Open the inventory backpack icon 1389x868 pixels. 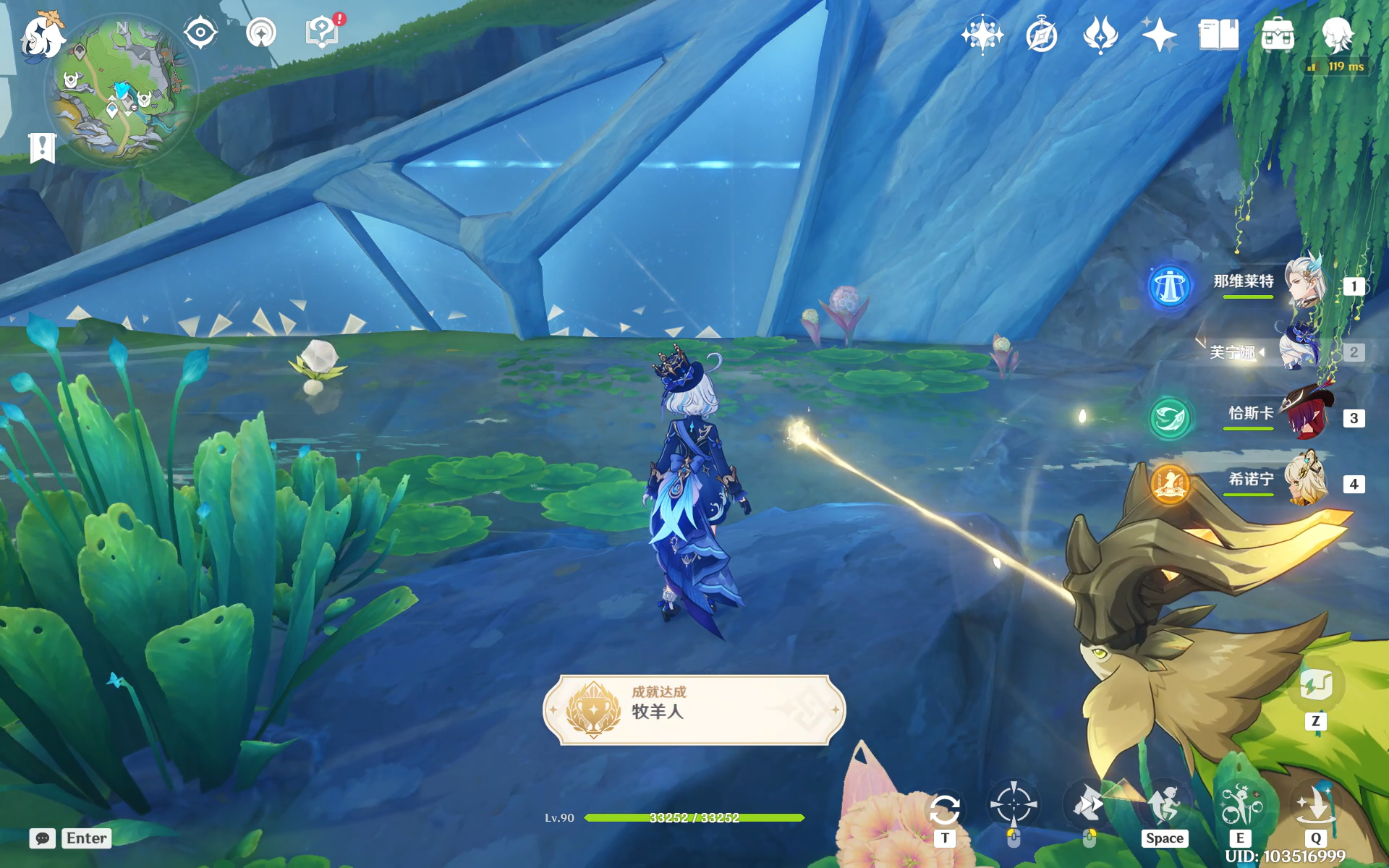(1278, 35)
